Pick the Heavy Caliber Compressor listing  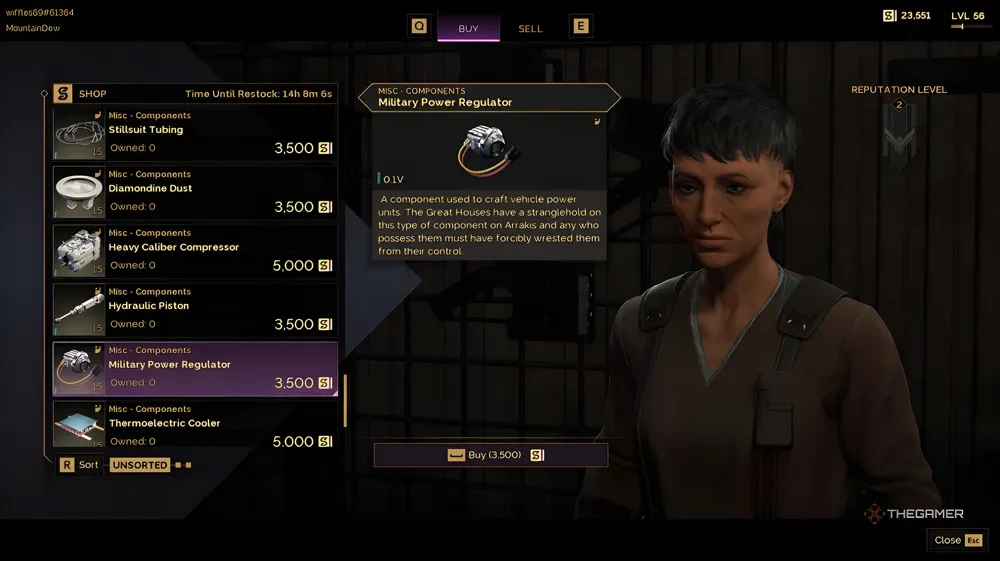coord(195,252)
